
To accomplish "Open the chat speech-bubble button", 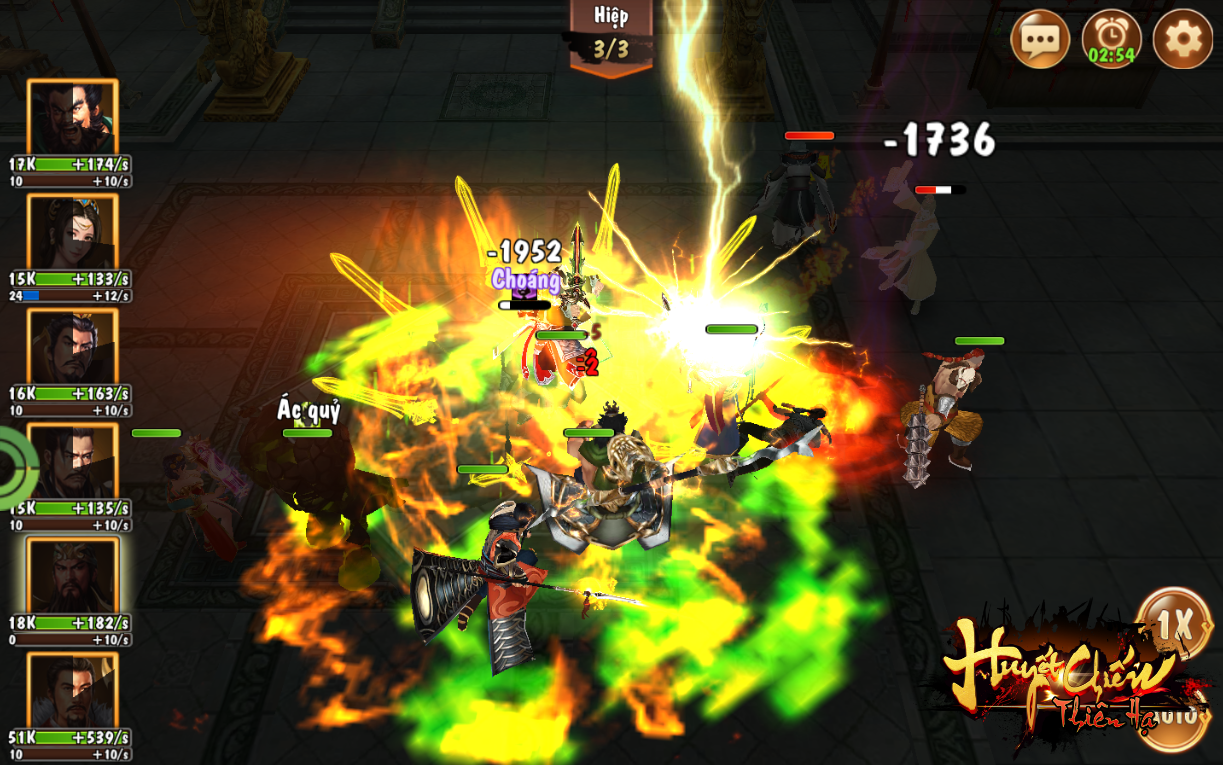I will [1040, 39].
